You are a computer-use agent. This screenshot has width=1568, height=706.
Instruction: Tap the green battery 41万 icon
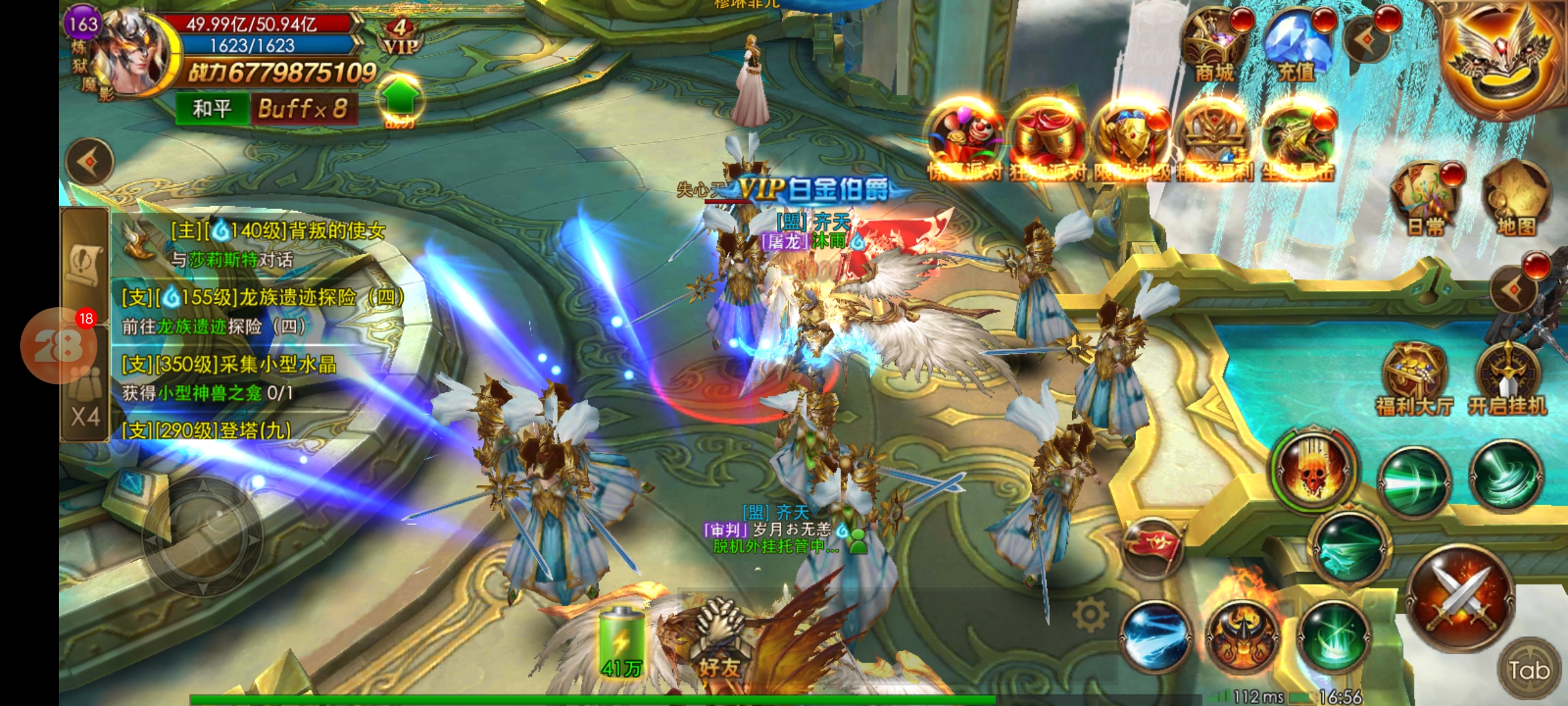[x=621, y=641]
